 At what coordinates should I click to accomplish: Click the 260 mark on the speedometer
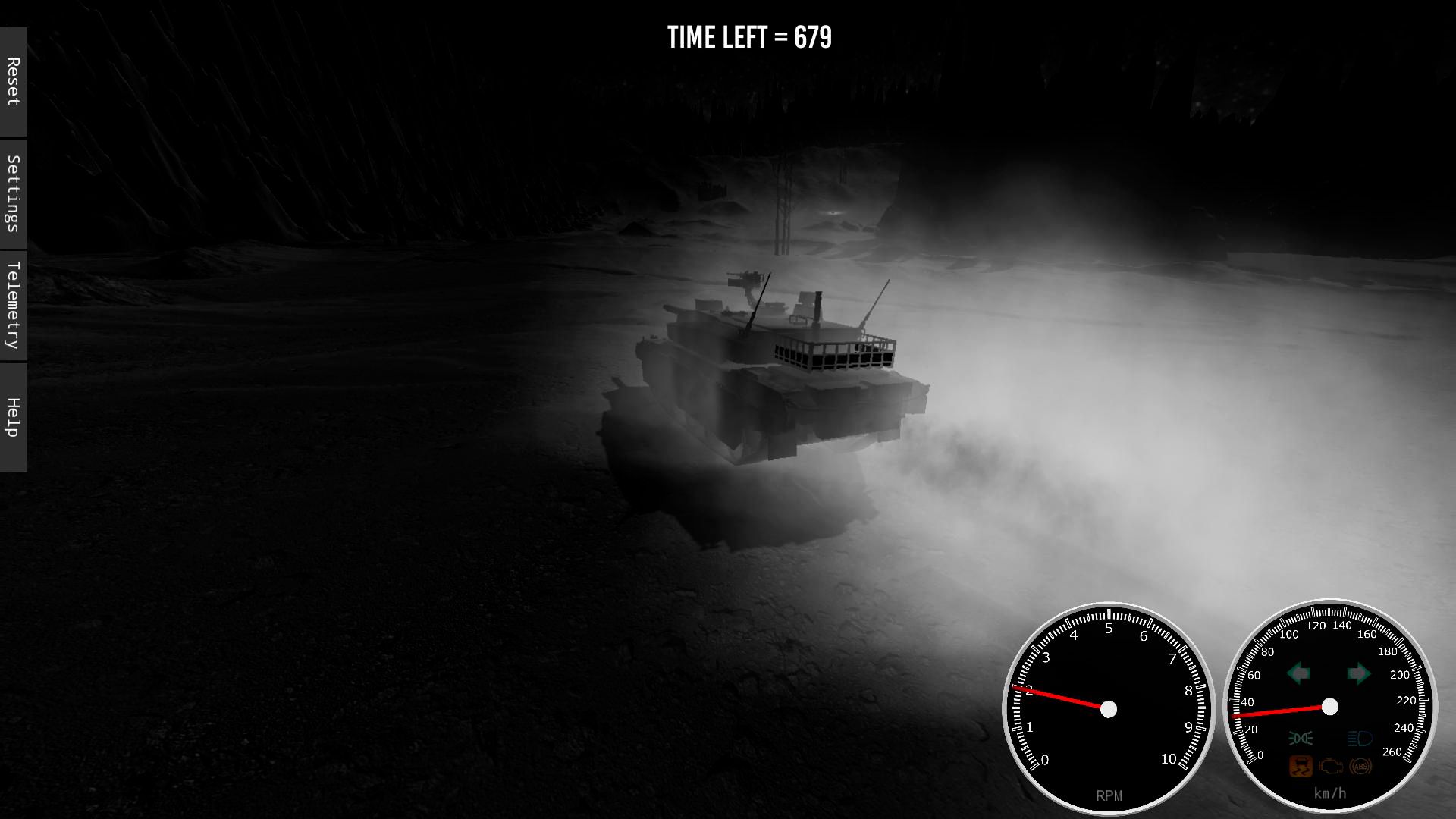pos(1393,752)
